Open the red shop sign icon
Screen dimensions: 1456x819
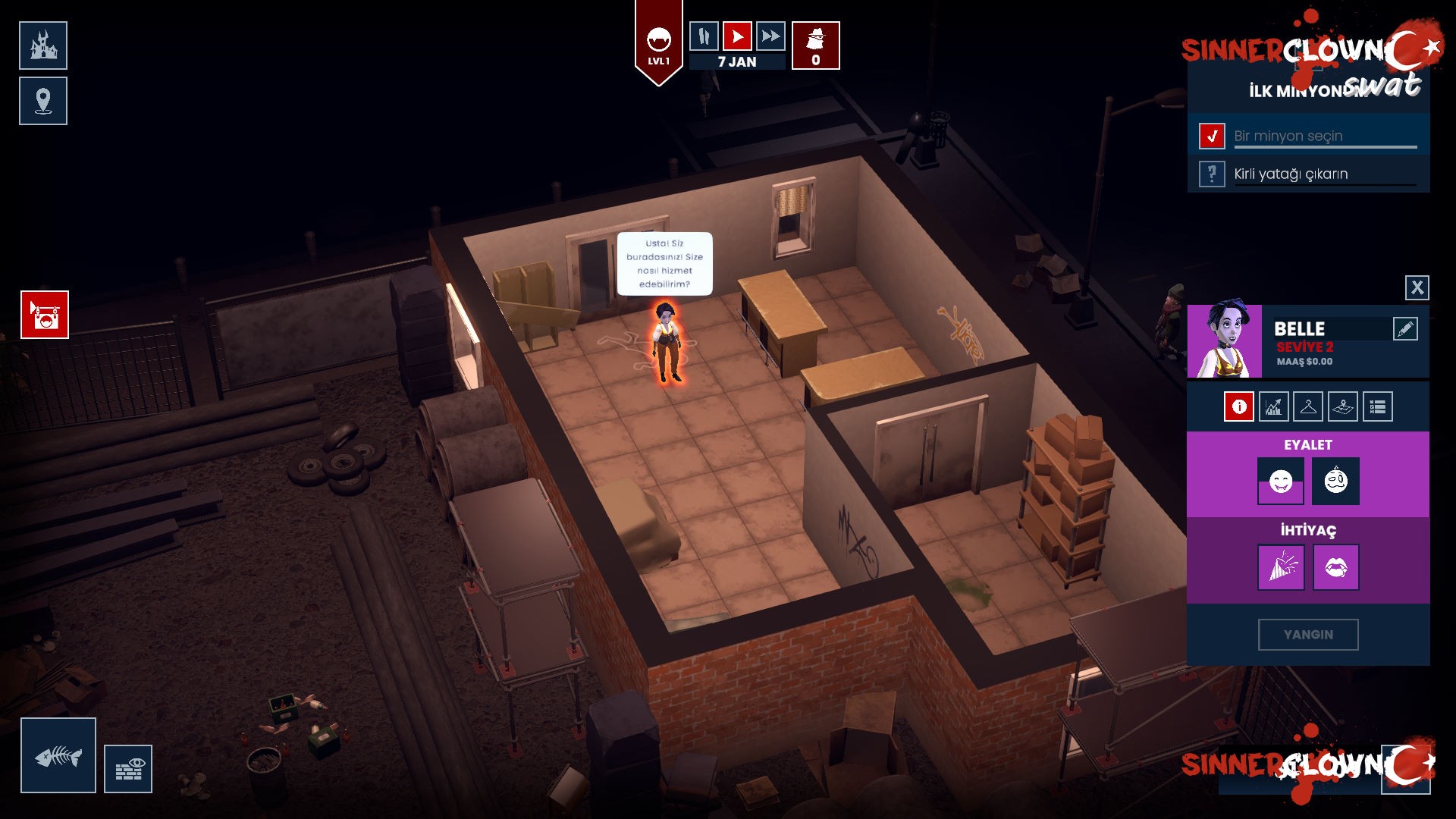(45, 315)
